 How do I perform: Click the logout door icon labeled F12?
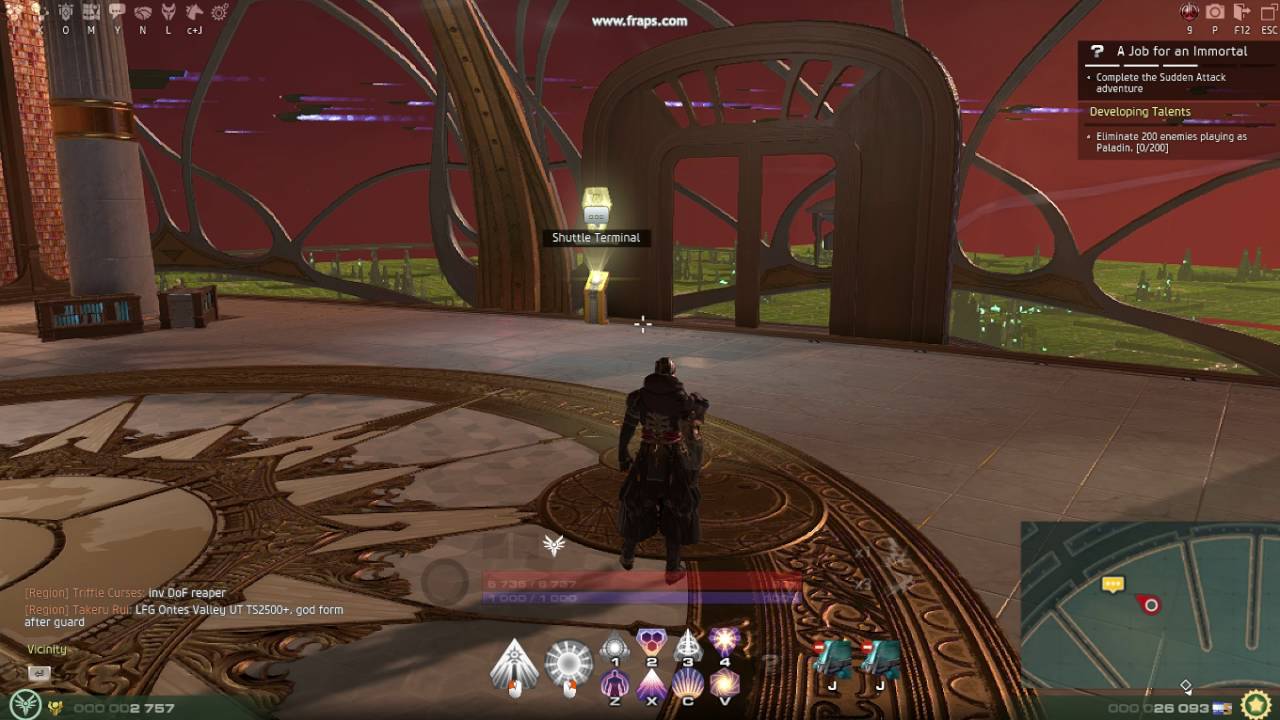[x=1242, y=12]
